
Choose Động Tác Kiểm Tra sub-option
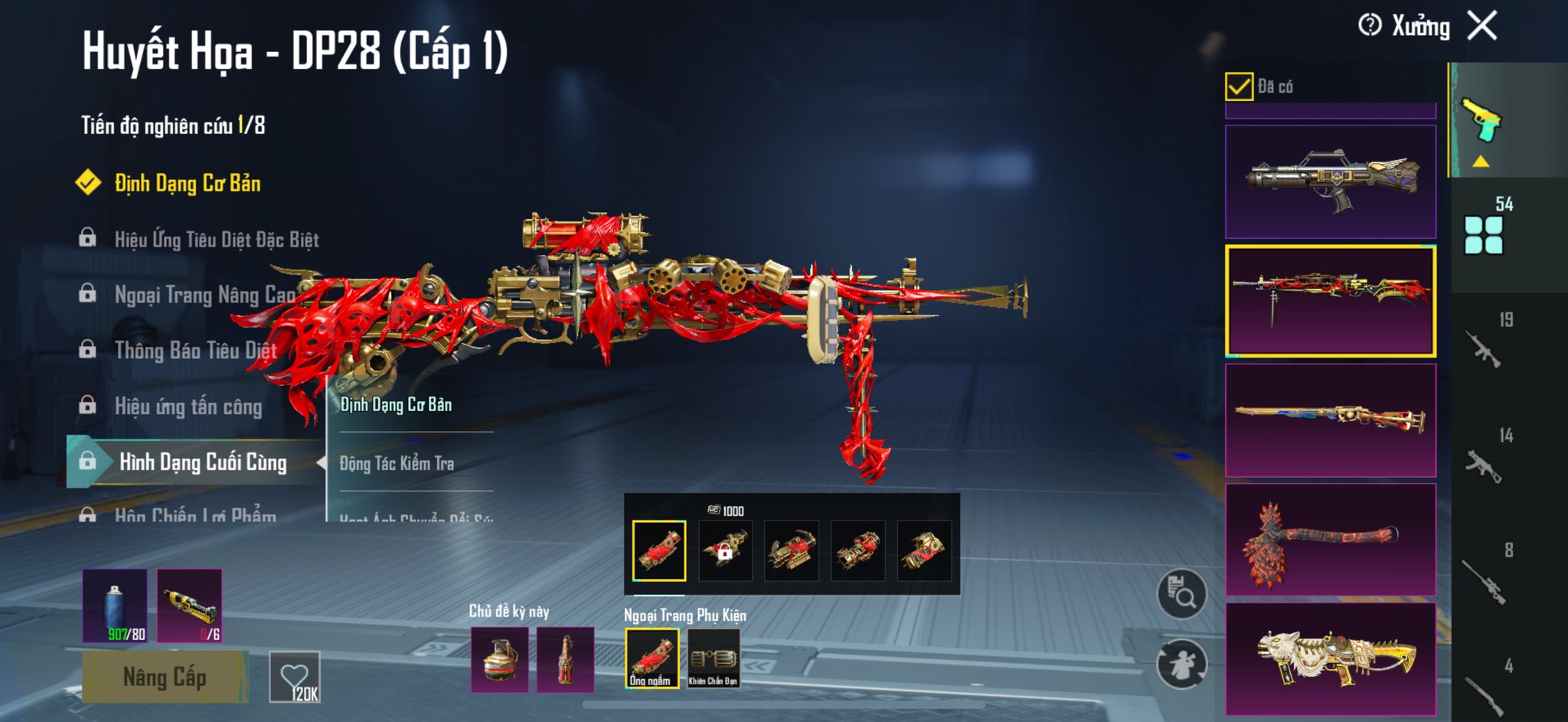(397, 463)
